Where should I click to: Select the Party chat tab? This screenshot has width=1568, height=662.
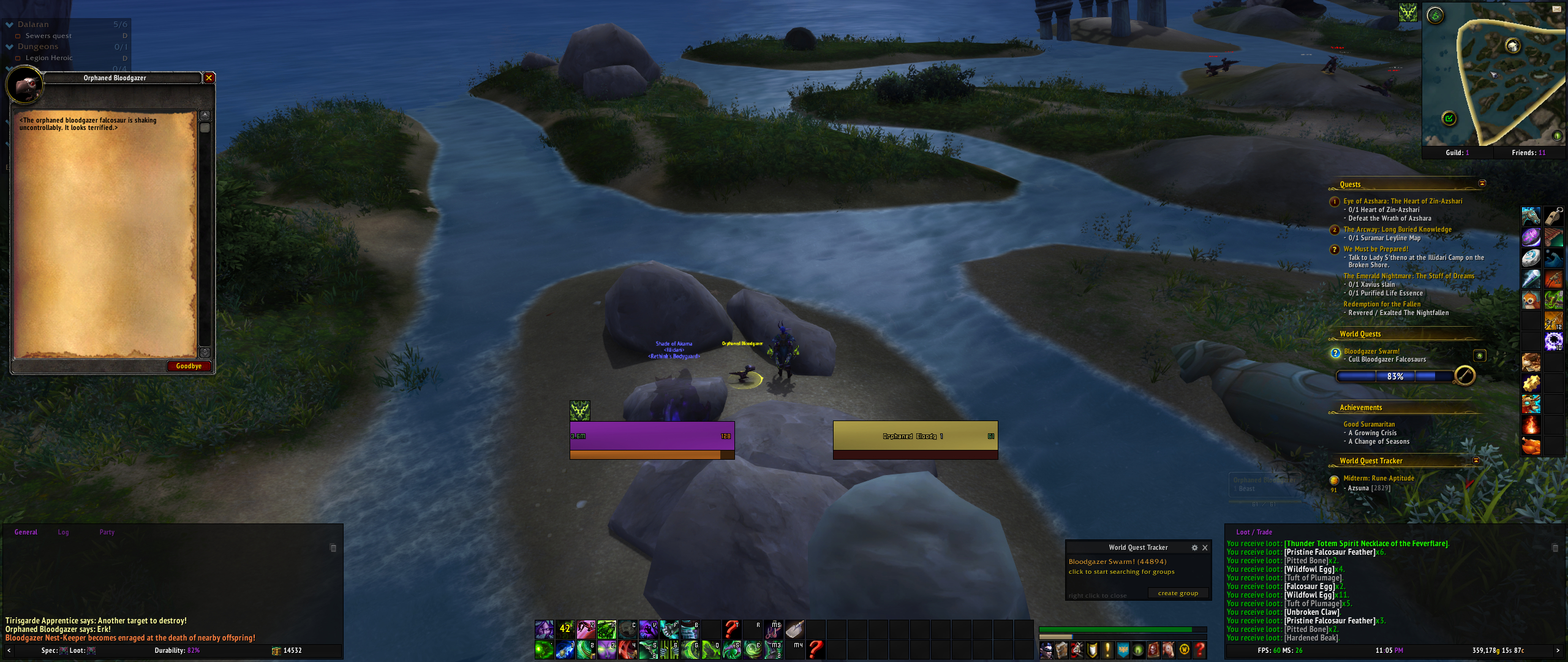point(107,532)
